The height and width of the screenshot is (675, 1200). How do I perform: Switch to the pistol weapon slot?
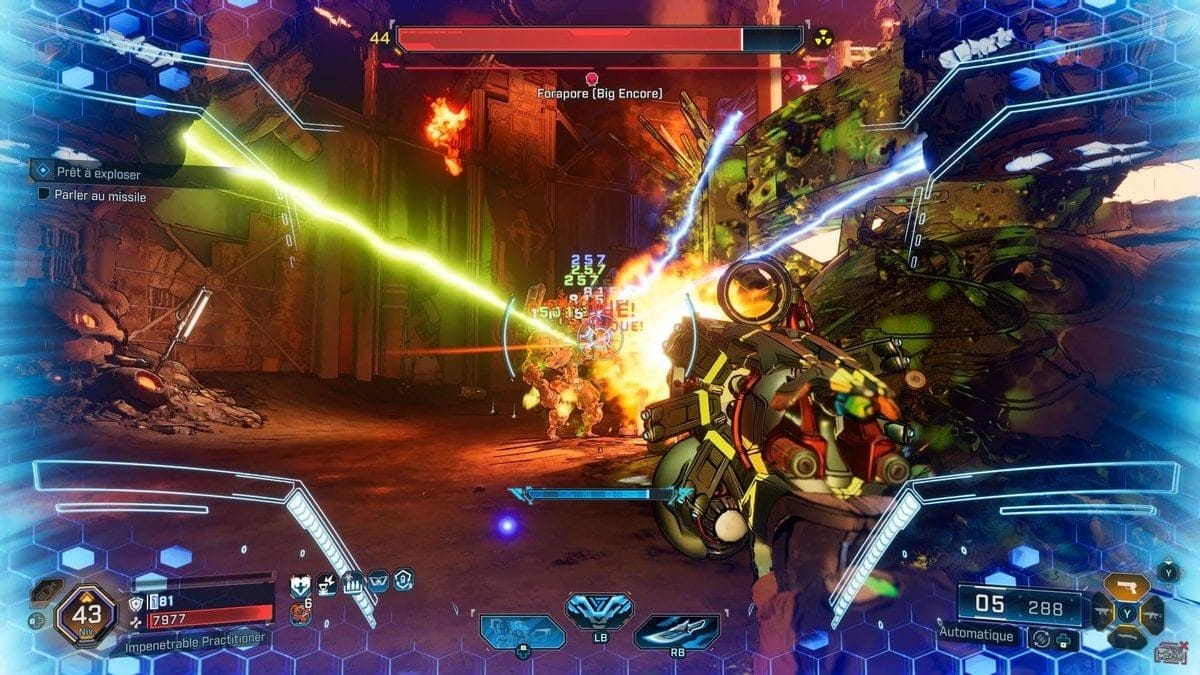pos(1126,586)
